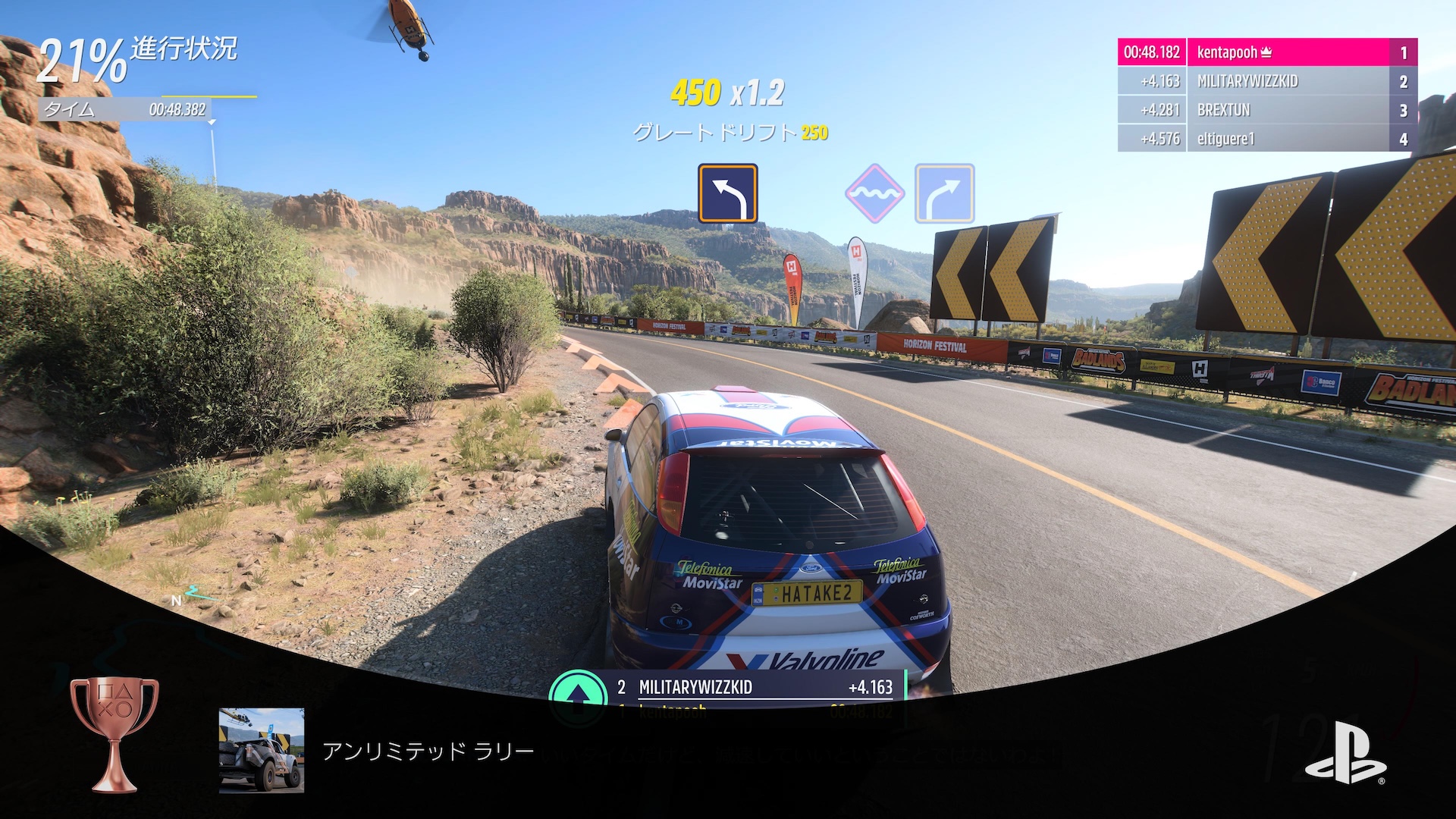The width and height of the screenshot is (1456, 819).
Task: Click the left turn arrow indicator
Action: click(x=729, y=193)
